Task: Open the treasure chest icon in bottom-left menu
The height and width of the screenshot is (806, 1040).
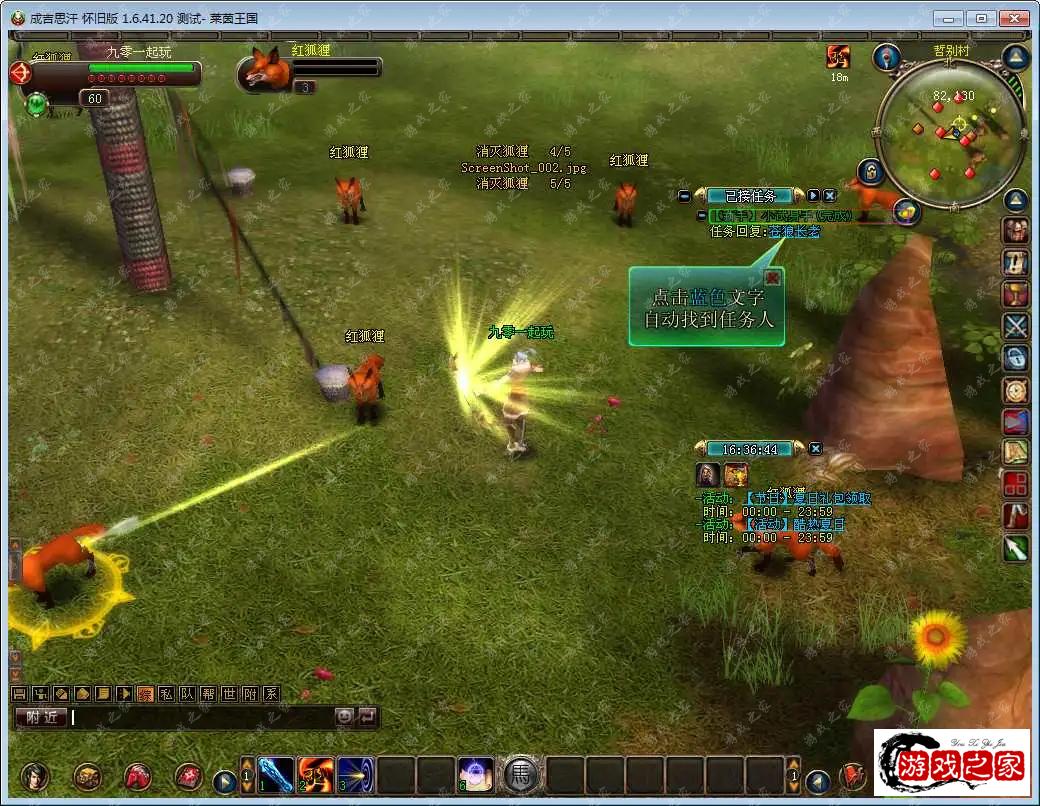Action: [87, 776]
